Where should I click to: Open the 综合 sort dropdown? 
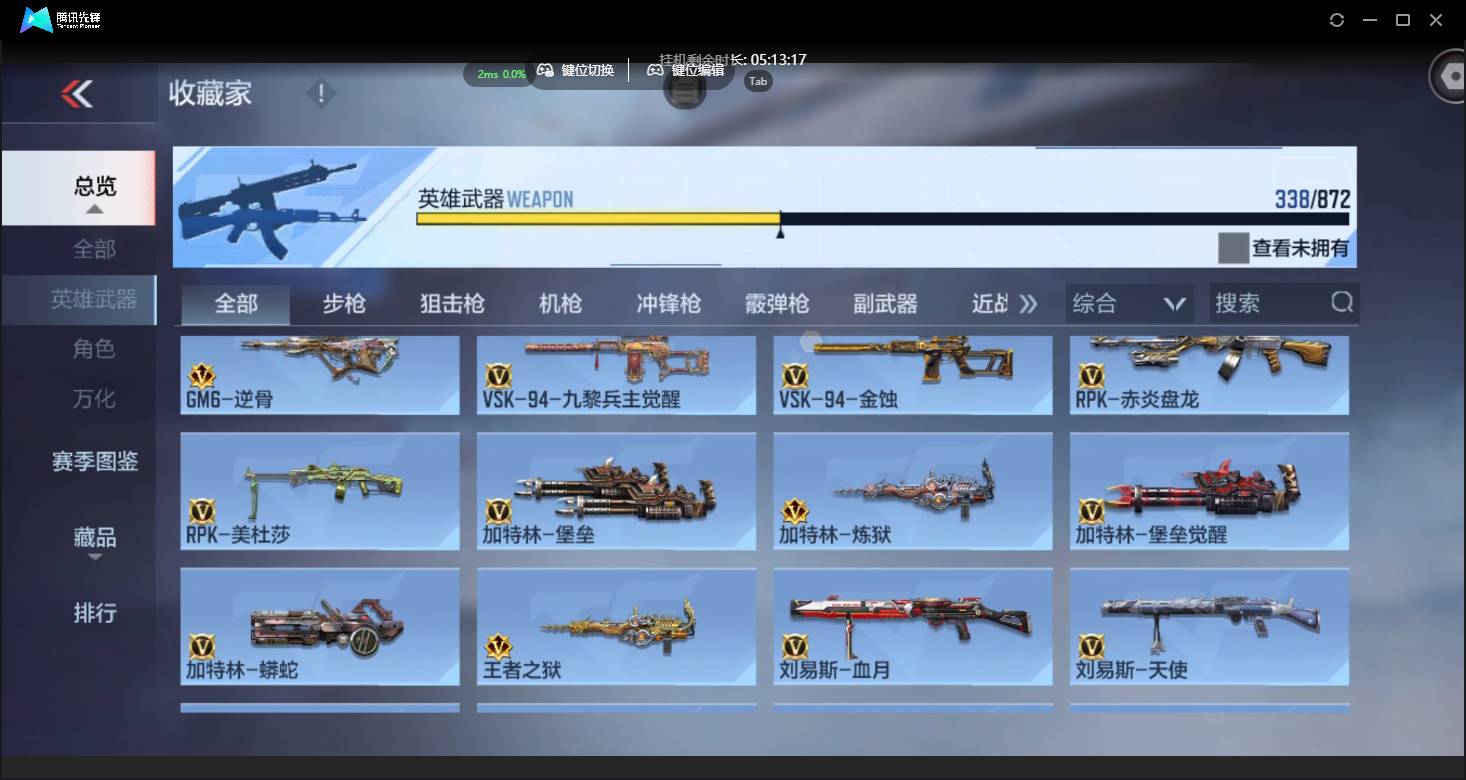(1129, 303)
